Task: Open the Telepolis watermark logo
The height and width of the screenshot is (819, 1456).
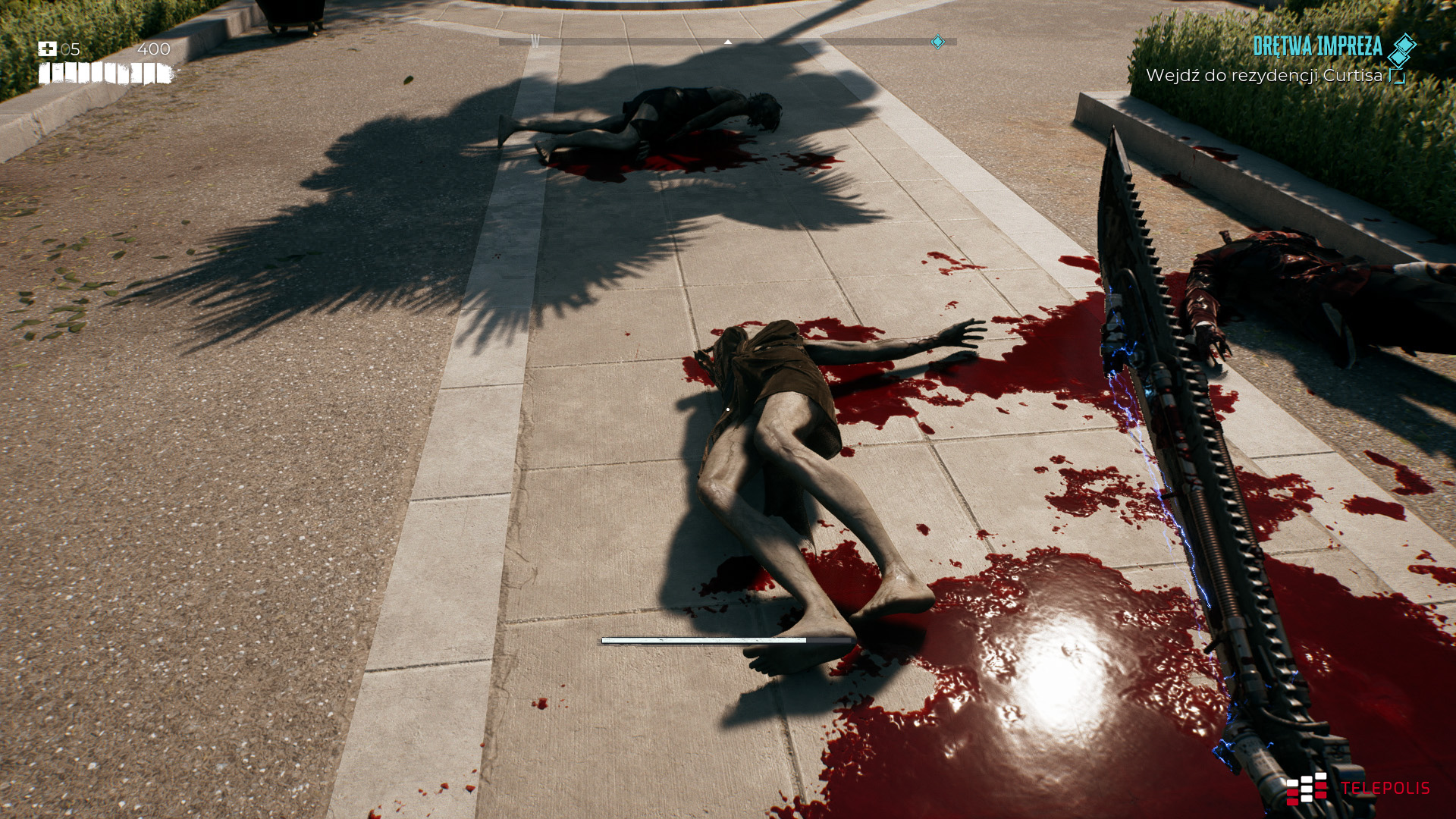Action: [x=1357, y=789]
